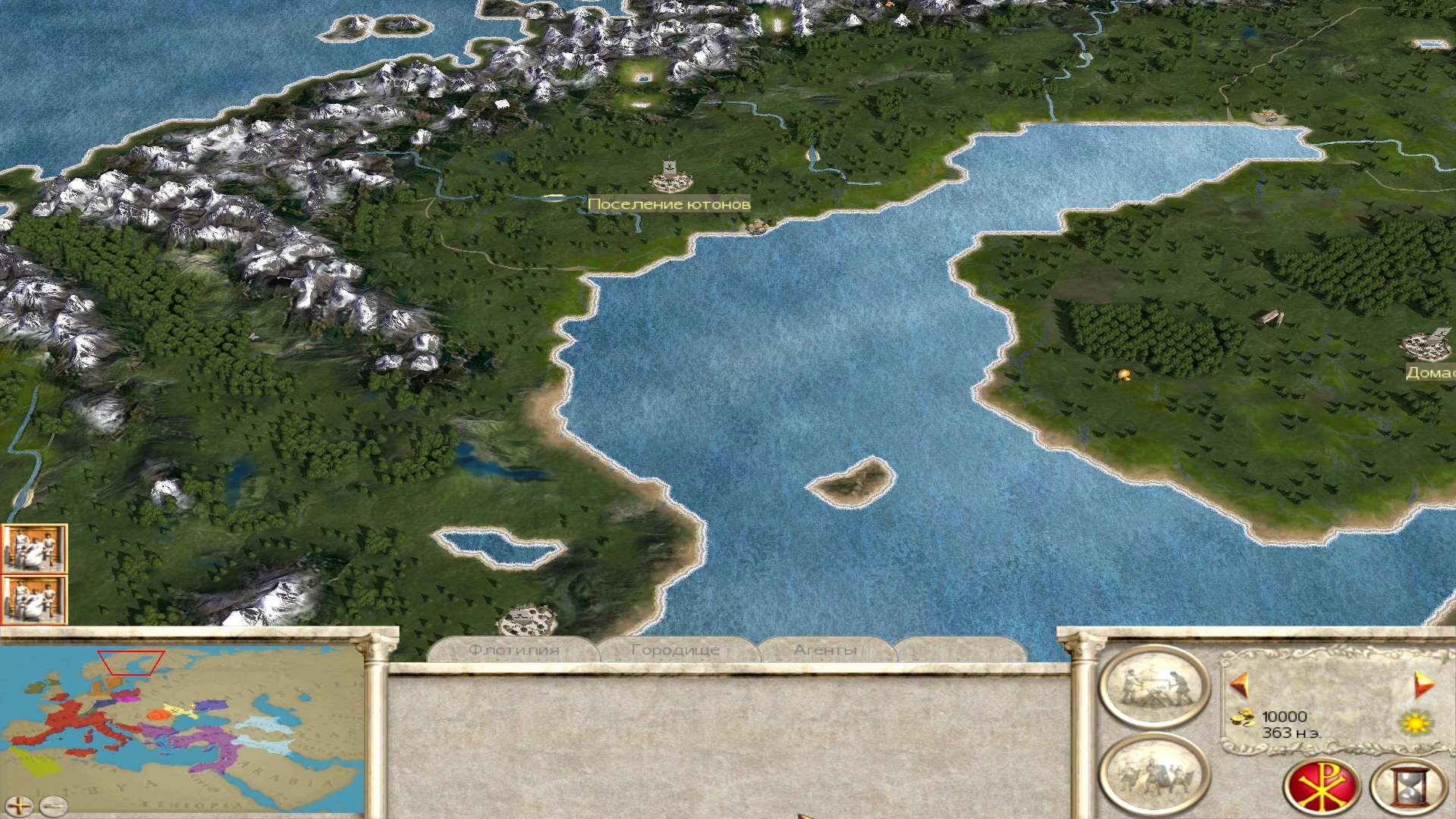Click the minimap zoom-out icon
Screen dimensions: 1456x819
(x=53, y=806)
